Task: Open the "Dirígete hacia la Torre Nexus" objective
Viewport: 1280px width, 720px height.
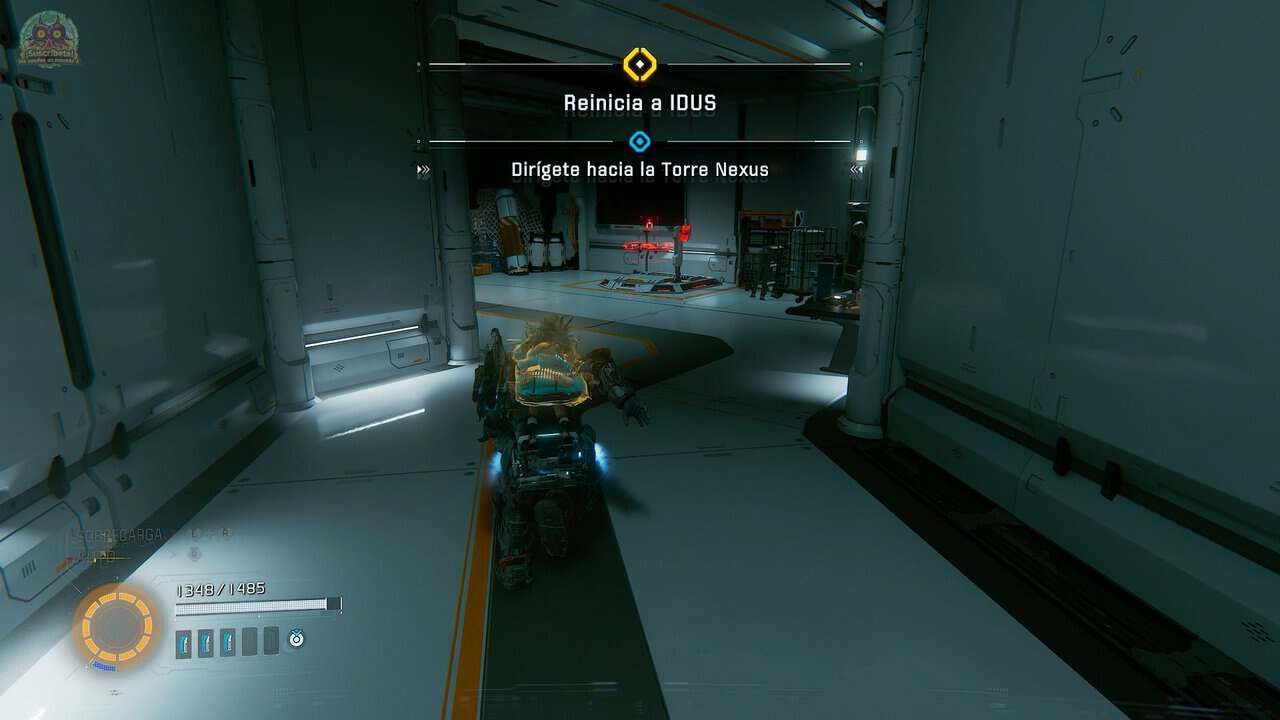Action: pyautogui.click(x=640, y=169)
